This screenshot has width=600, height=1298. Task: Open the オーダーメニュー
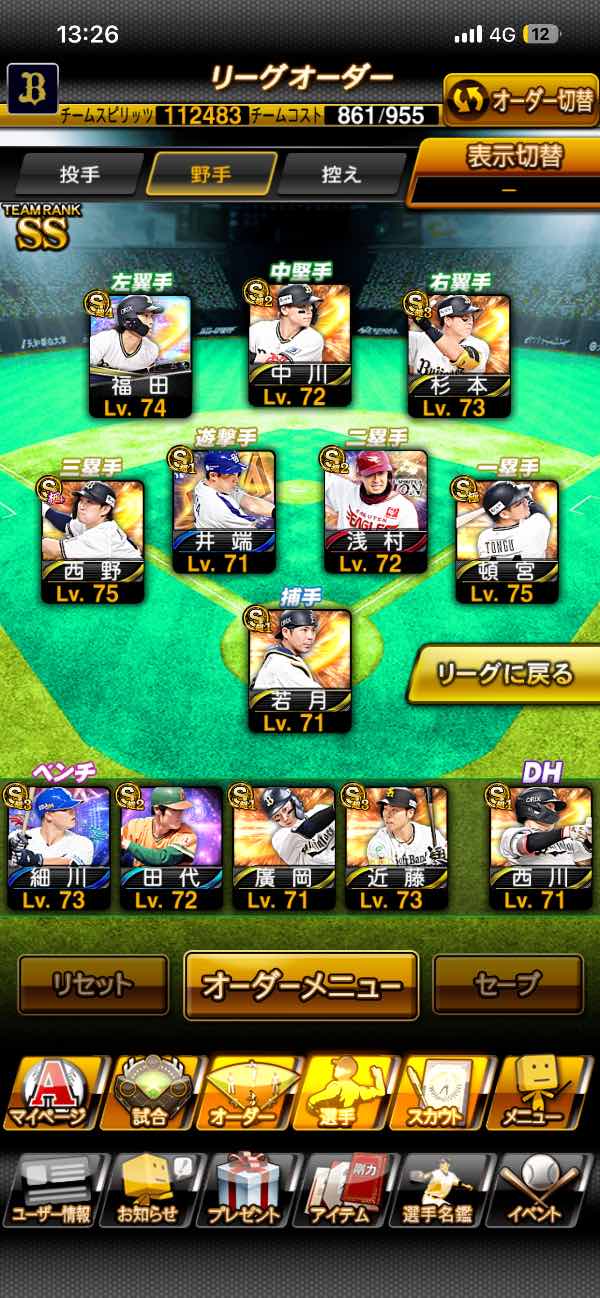point(301,985)
